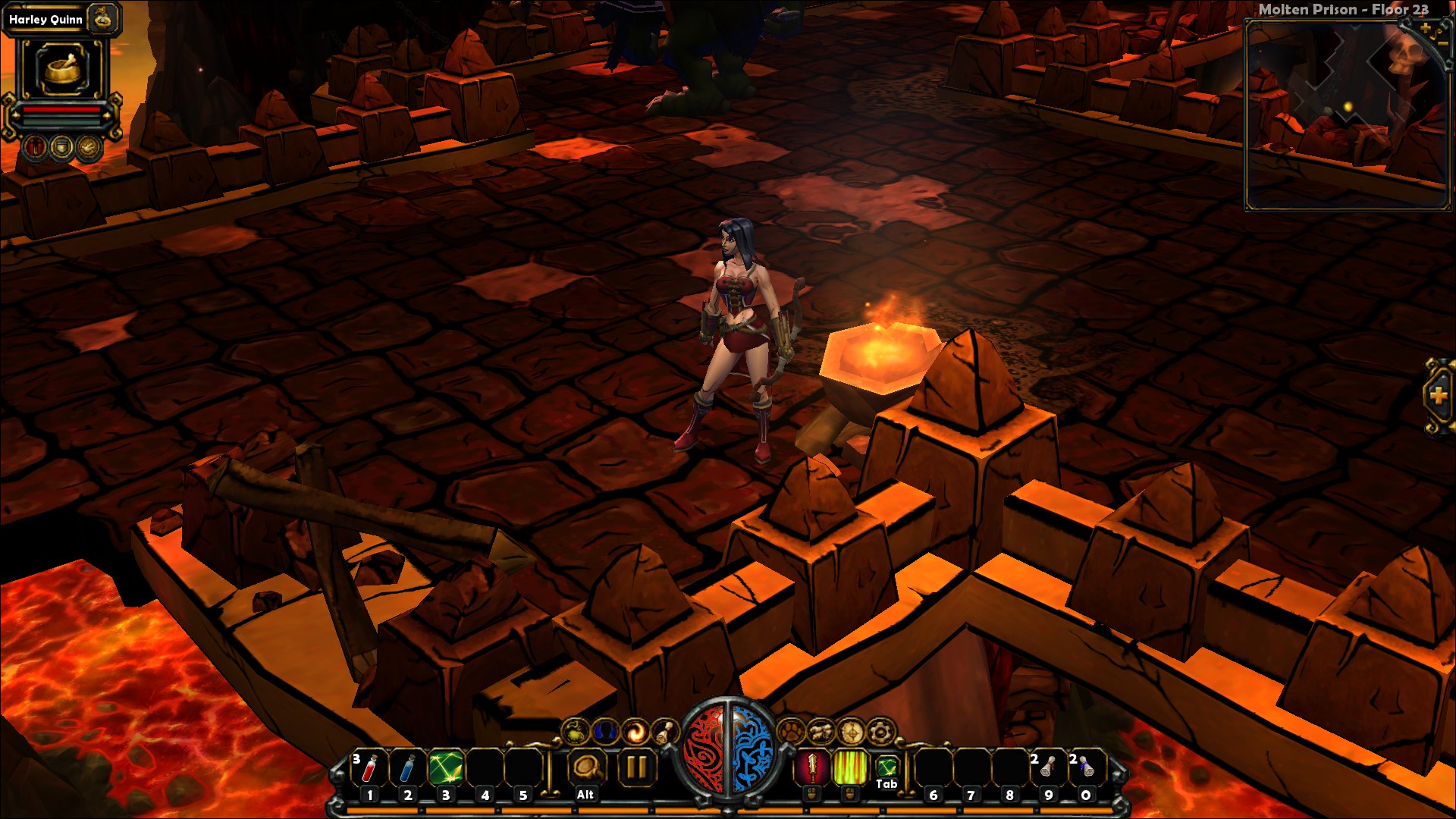Pause the game with the pause button
The height and width of the screenshot is (819, 1456).
tap(635, 768)
